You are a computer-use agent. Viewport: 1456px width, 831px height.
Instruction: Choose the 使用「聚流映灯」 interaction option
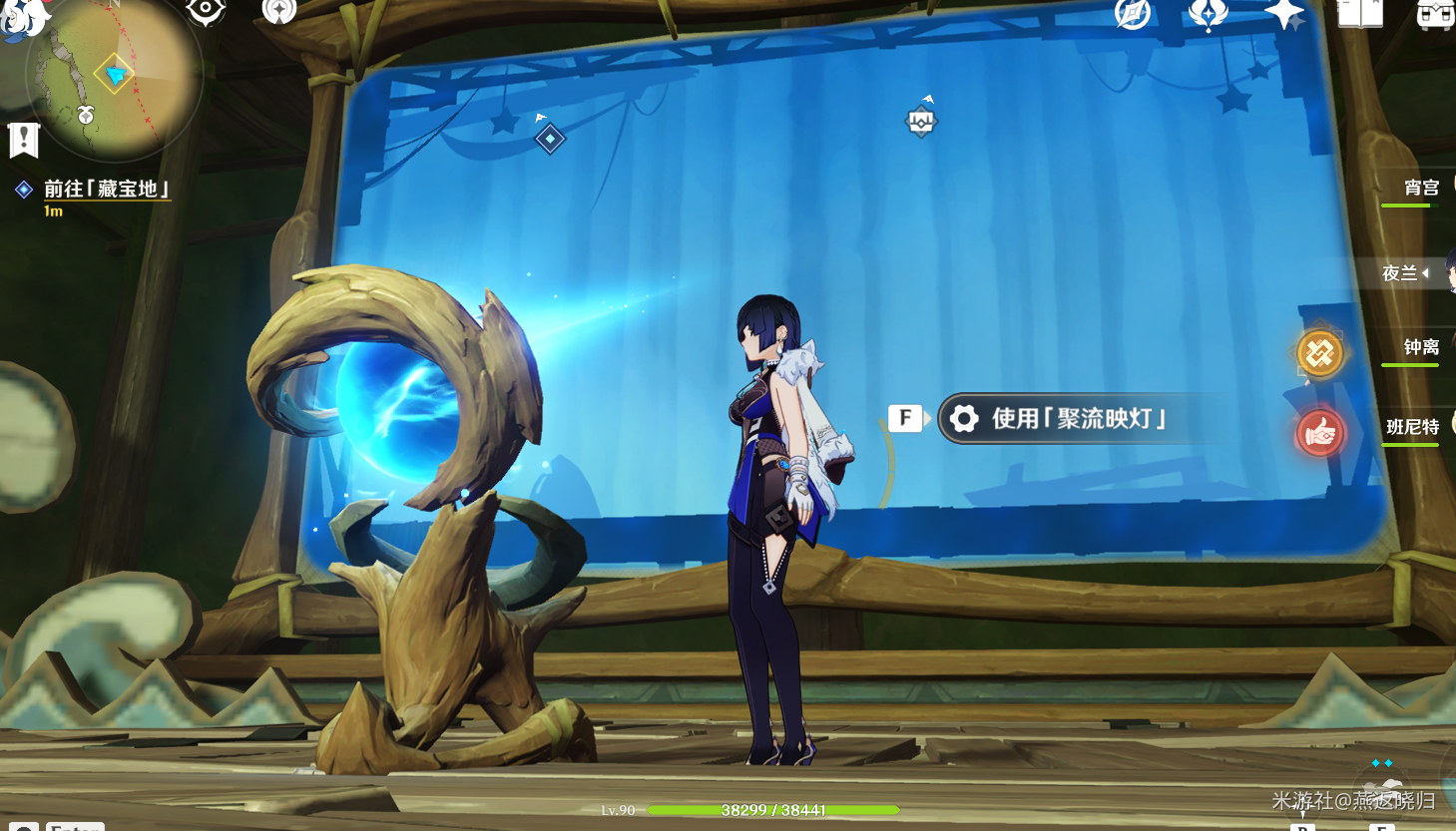[1078, 419]
